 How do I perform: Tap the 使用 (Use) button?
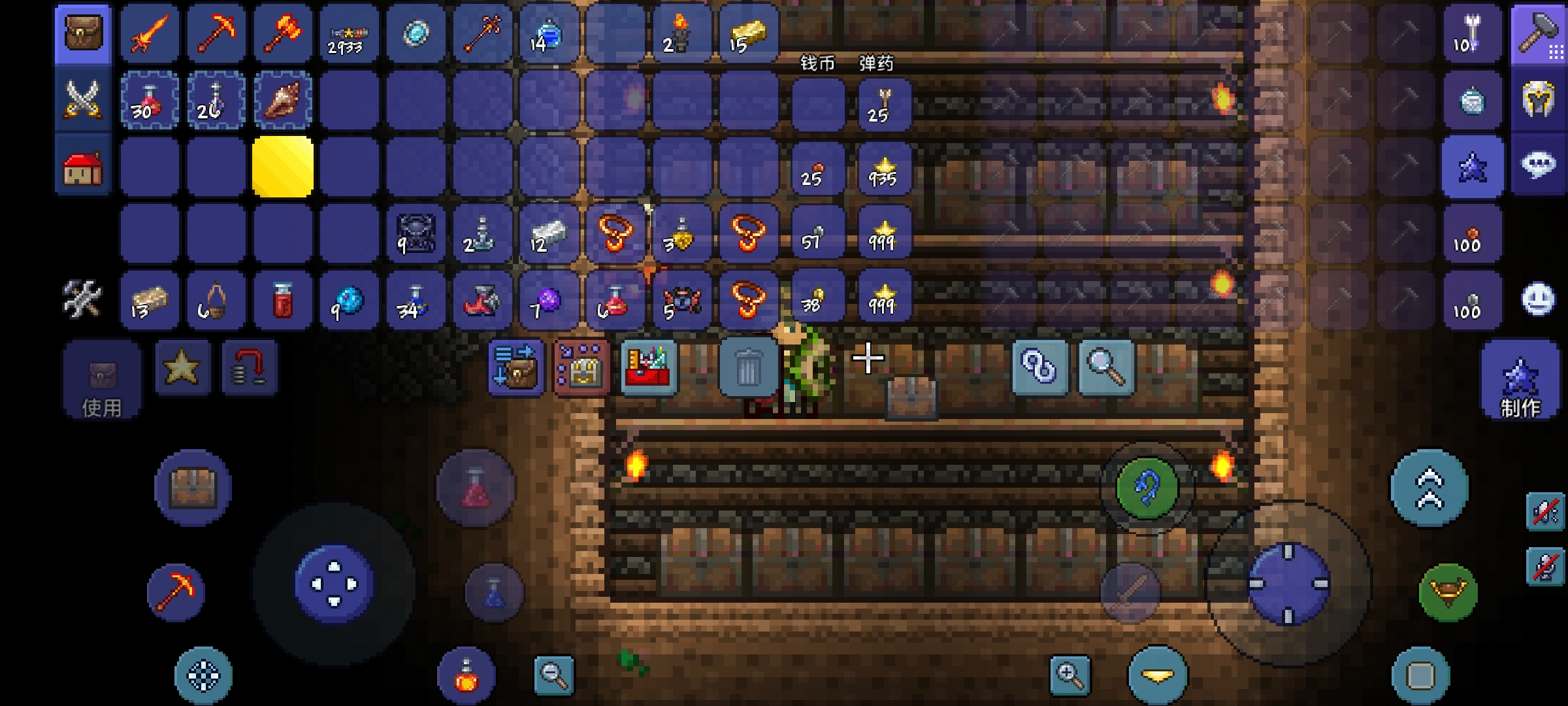101,380
